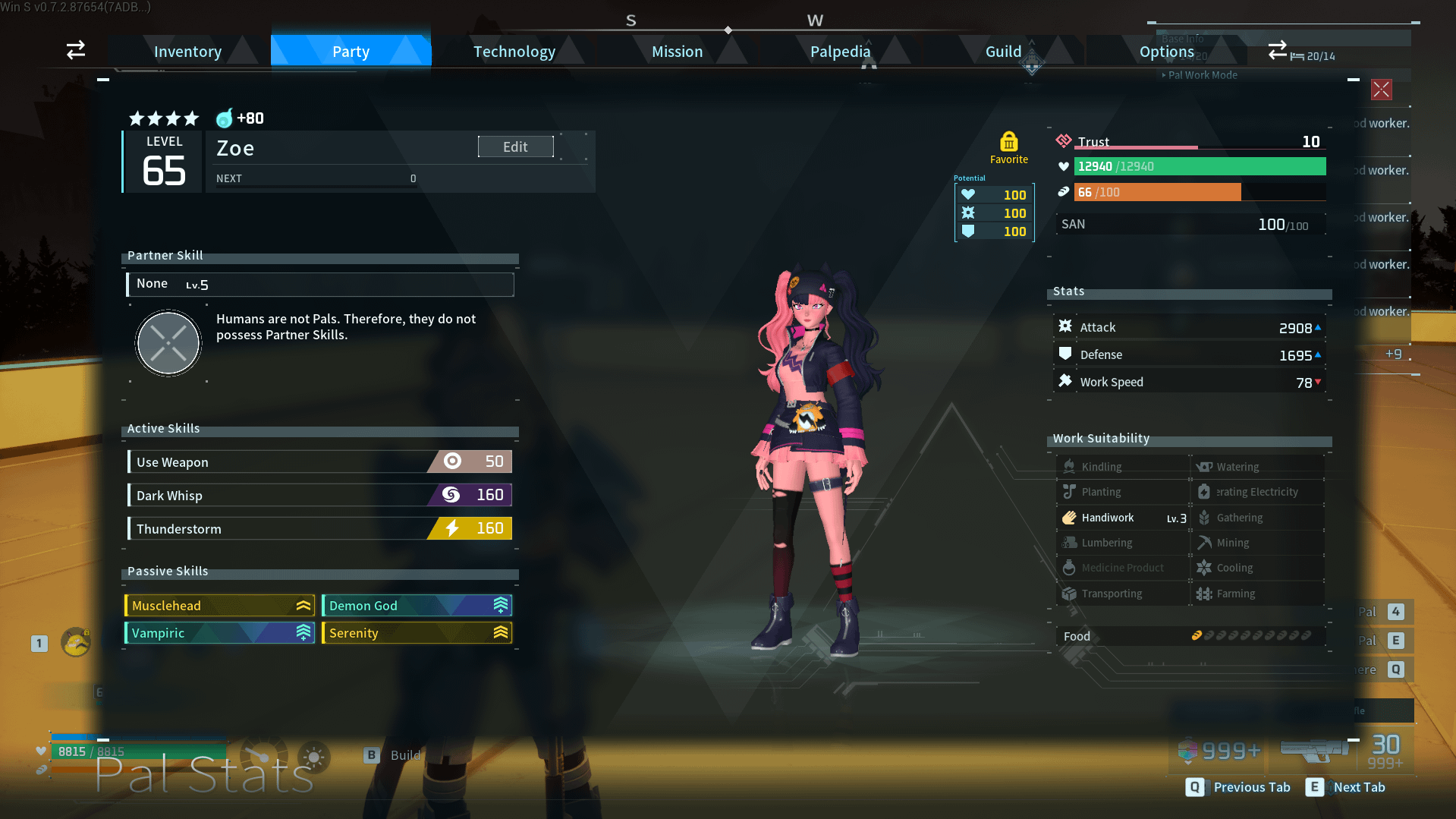Click the swap arrows left of Inventory

[x=76, y=50]
